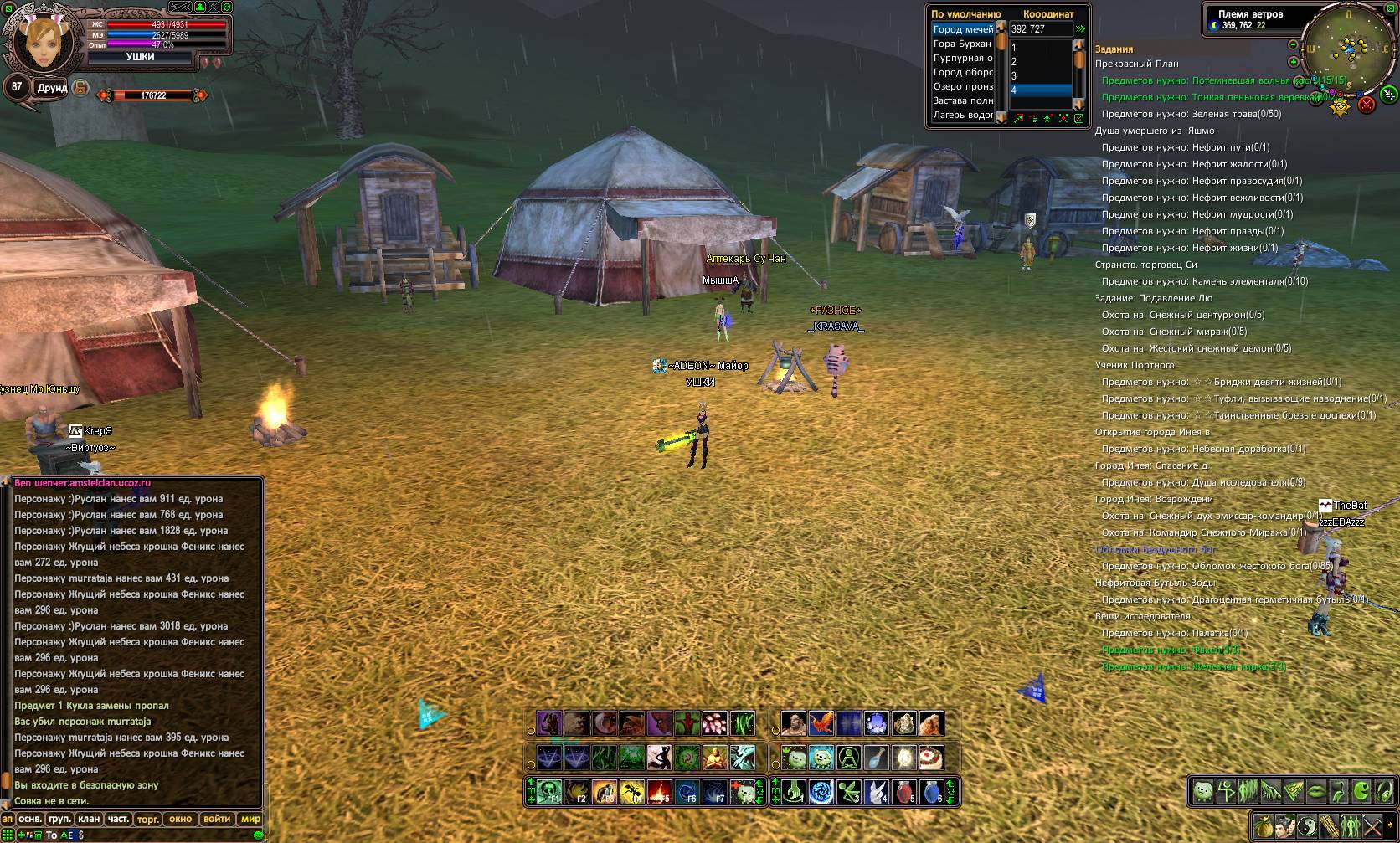Use the green skull skill on F1
Image resolution: width=1400 pixels, height=843 pixels.
coord(549,791)
